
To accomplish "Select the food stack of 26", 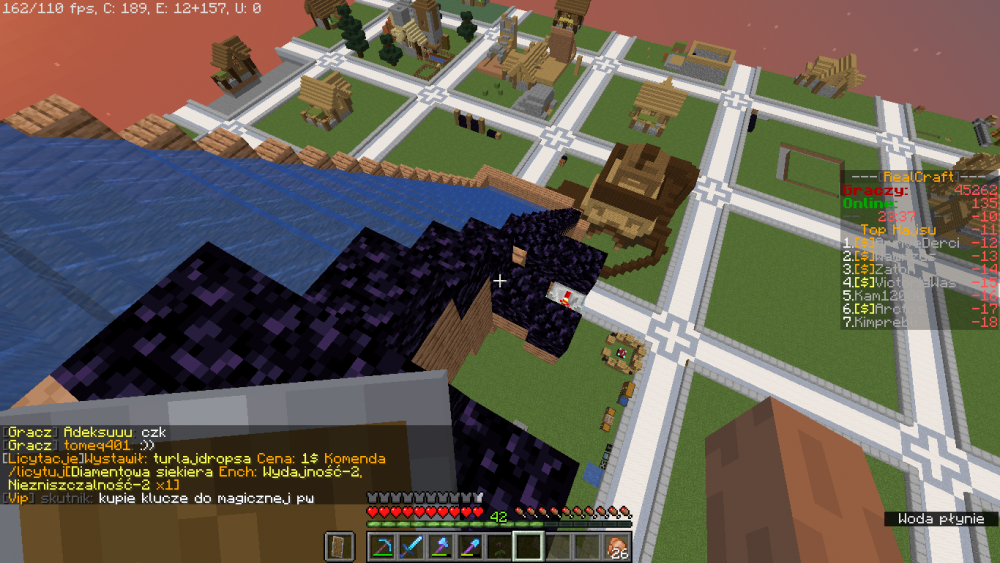I will click(x=617, y=546).
